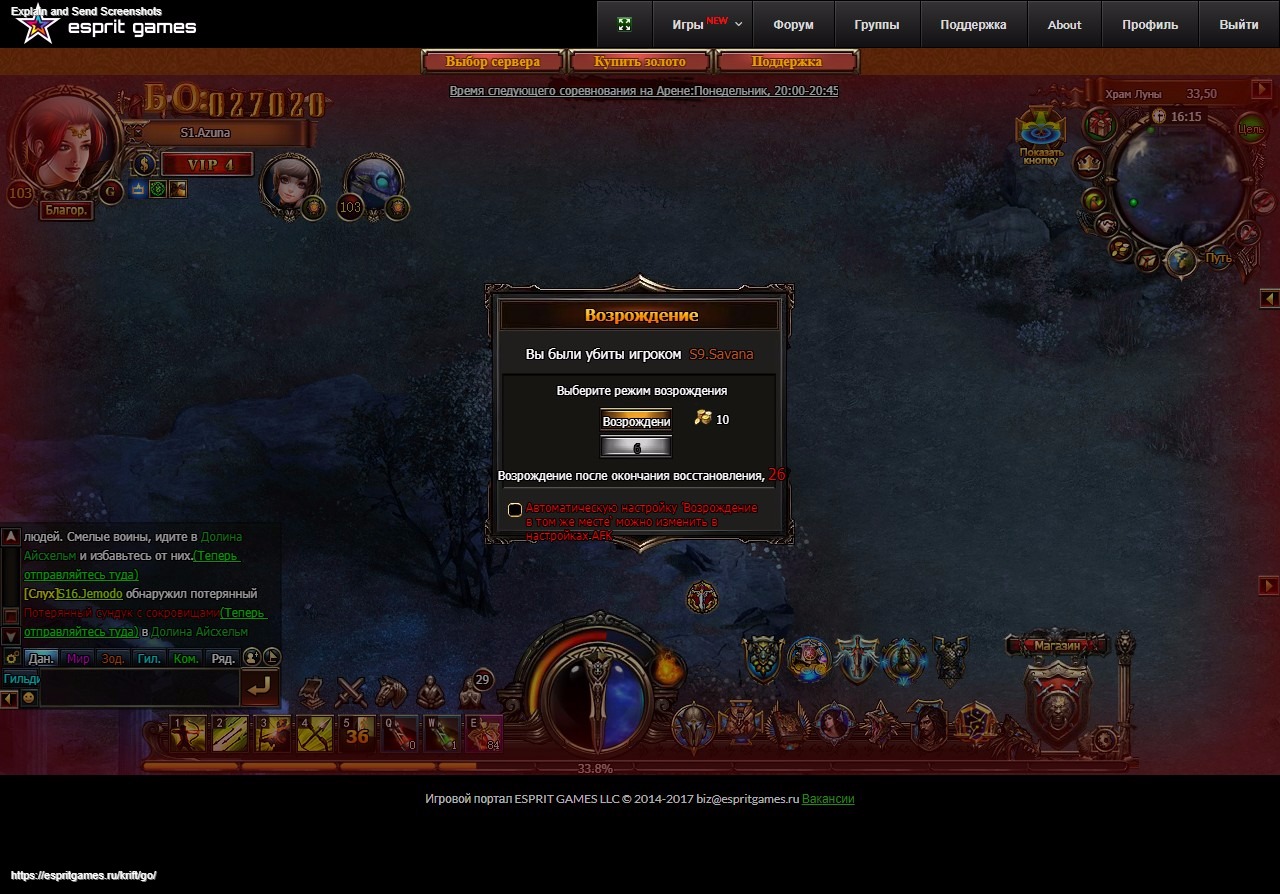
Task: Click the Путь path button
Action: [x=1218, y=258]
